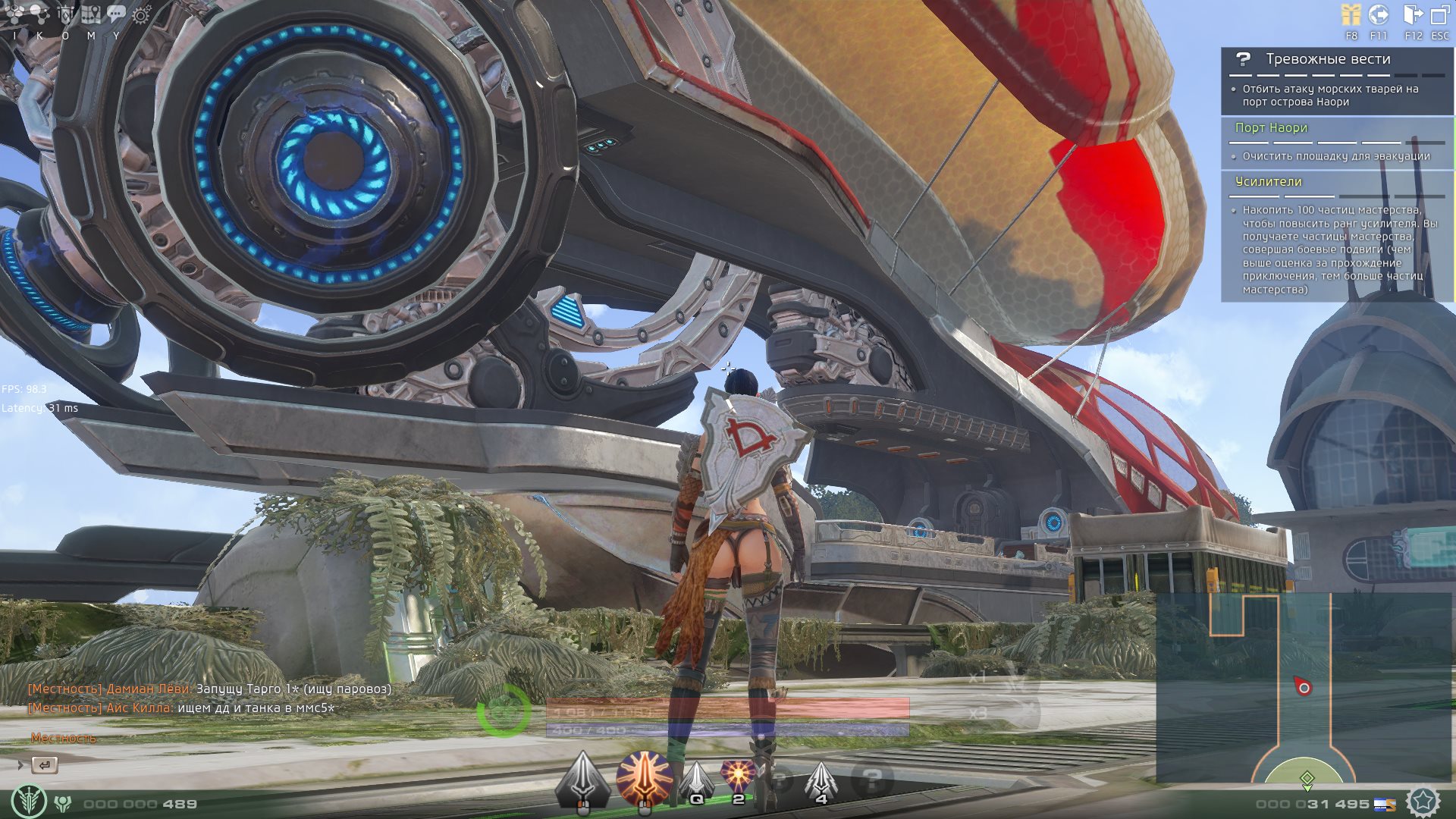Switch the Местность chat channel label
The height and width of the screenshot is (819, 1456).
point(64,738)
